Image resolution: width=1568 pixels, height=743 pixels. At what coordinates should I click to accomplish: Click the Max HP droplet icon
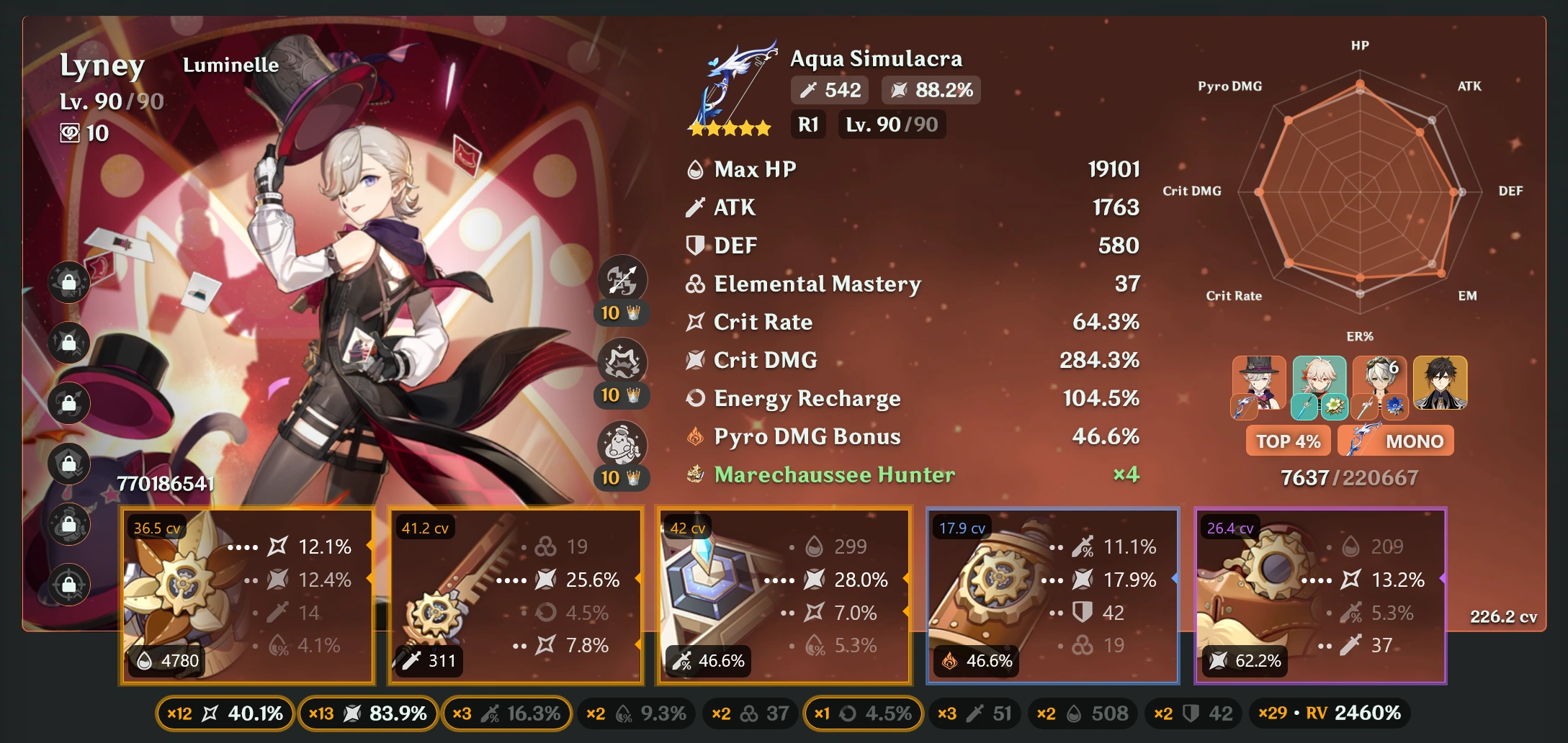pos(694,169)
